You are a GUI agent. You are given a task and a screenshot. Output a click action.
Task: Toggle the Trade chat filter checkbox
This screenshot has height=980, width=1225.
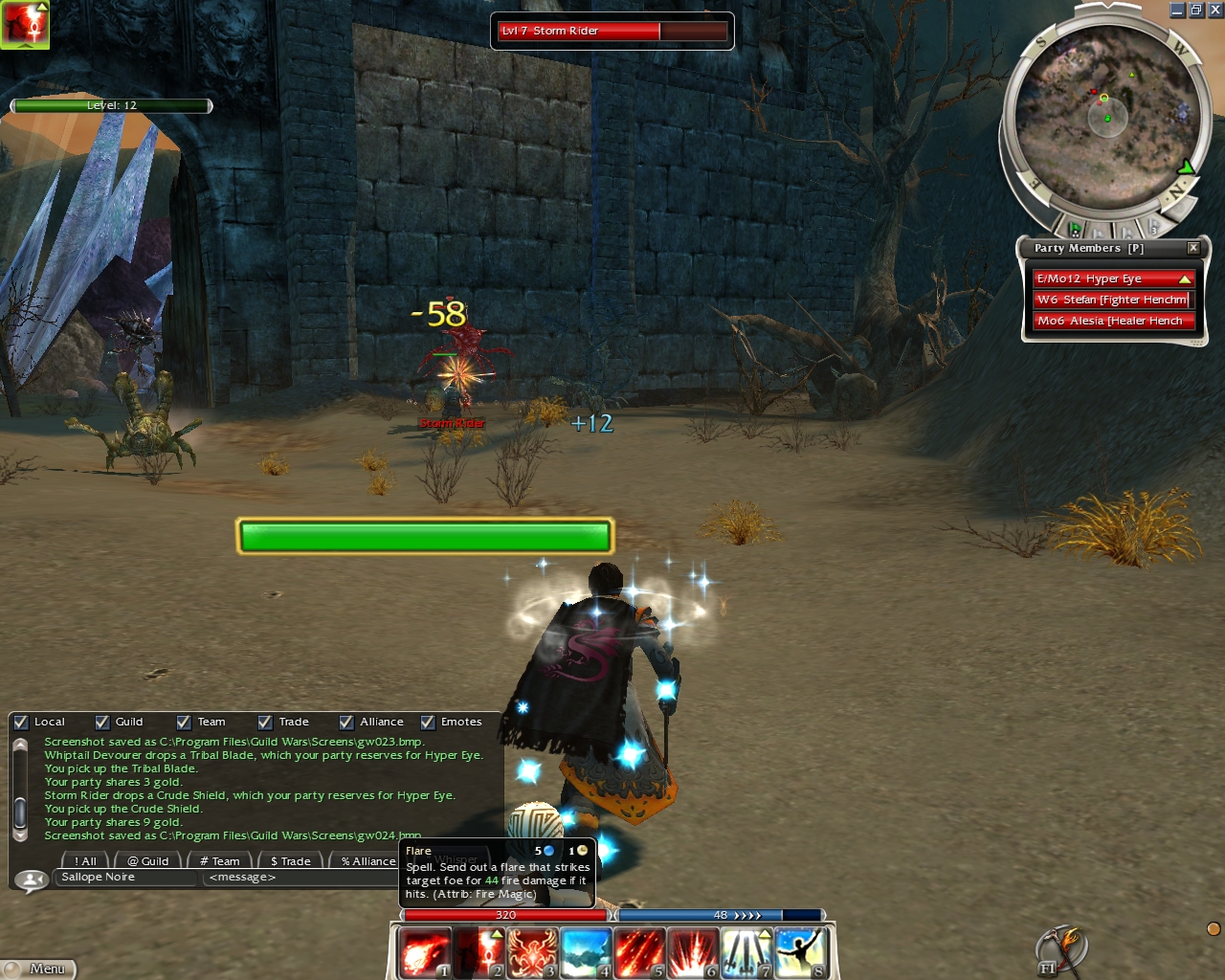point(265,723)
